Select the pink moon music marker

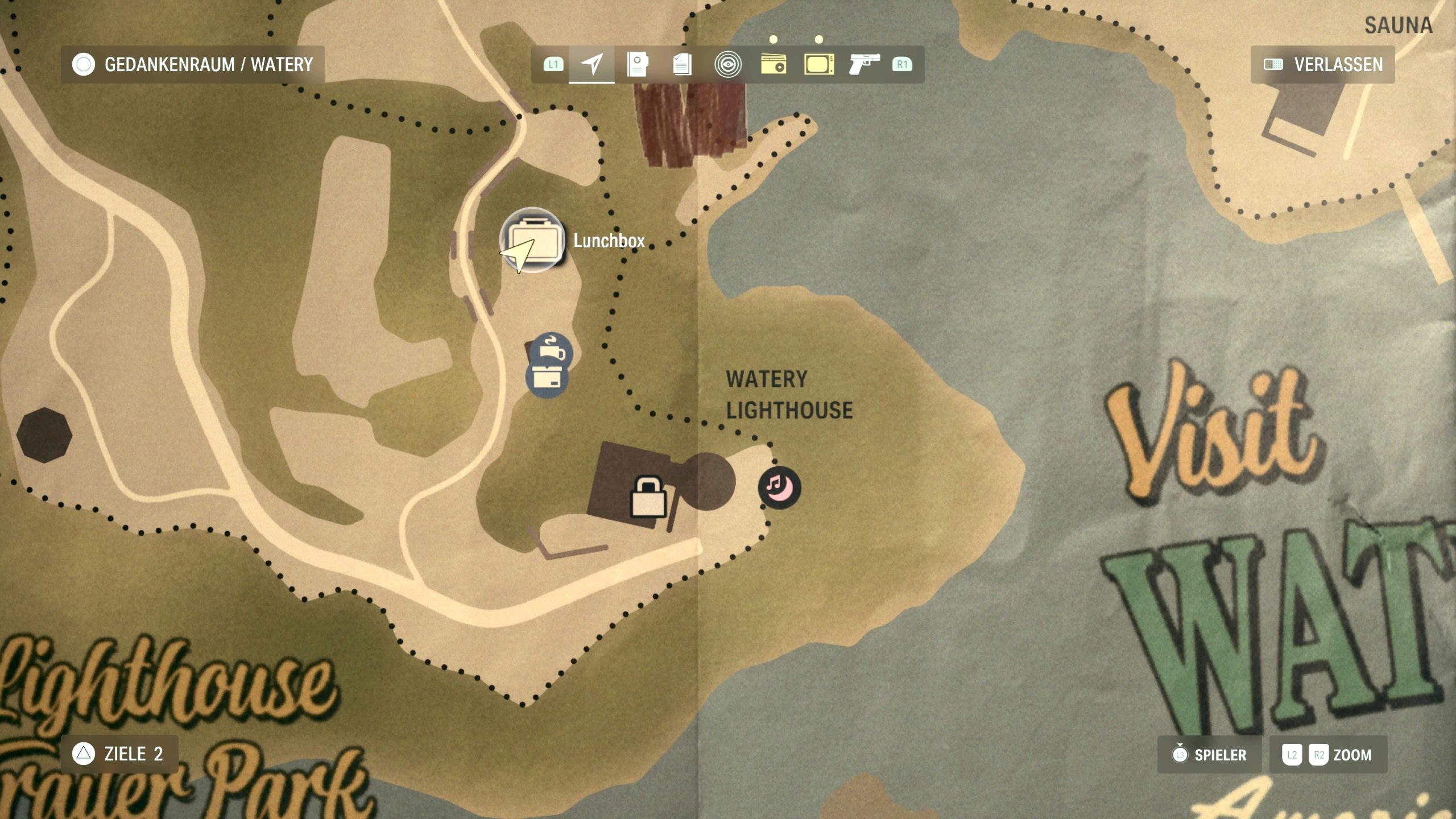pyautogui.click(x=779, y=487)
